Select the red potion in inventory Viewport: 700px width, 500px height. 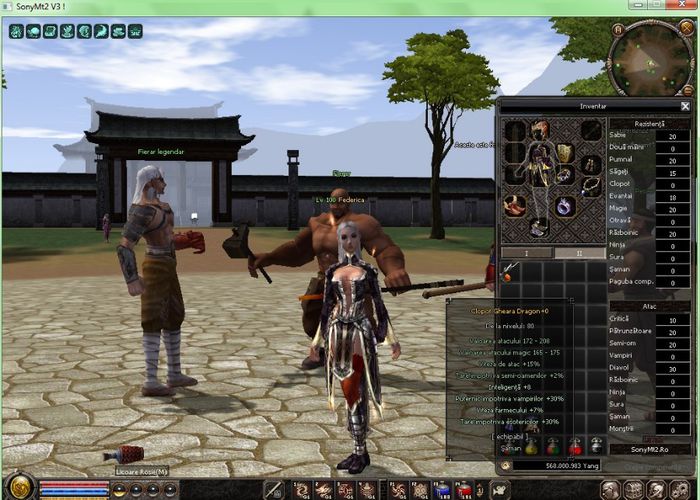tap(575, 446)
